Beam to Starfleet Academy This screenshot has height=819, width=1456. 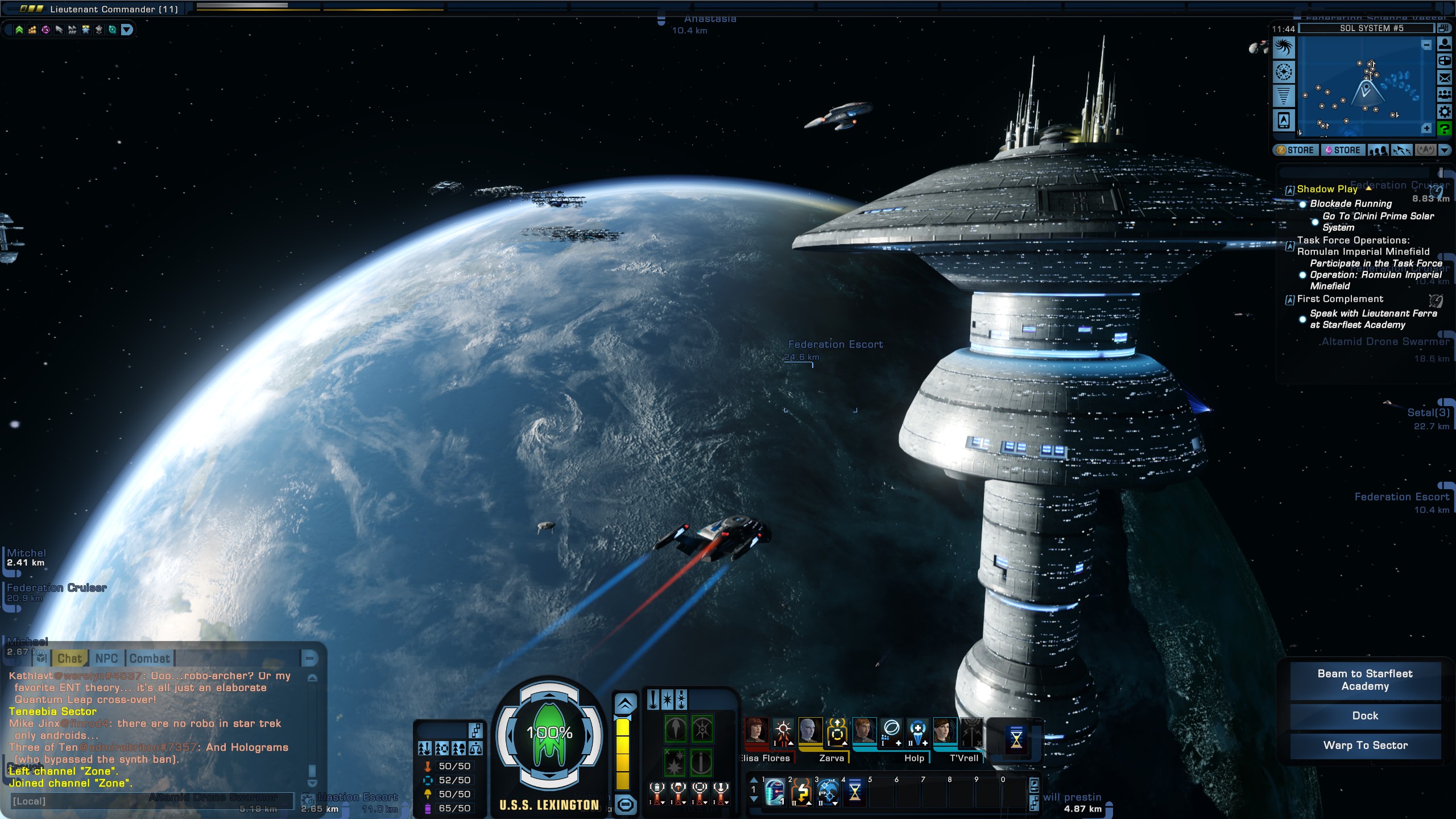(x=1365, y=680)
